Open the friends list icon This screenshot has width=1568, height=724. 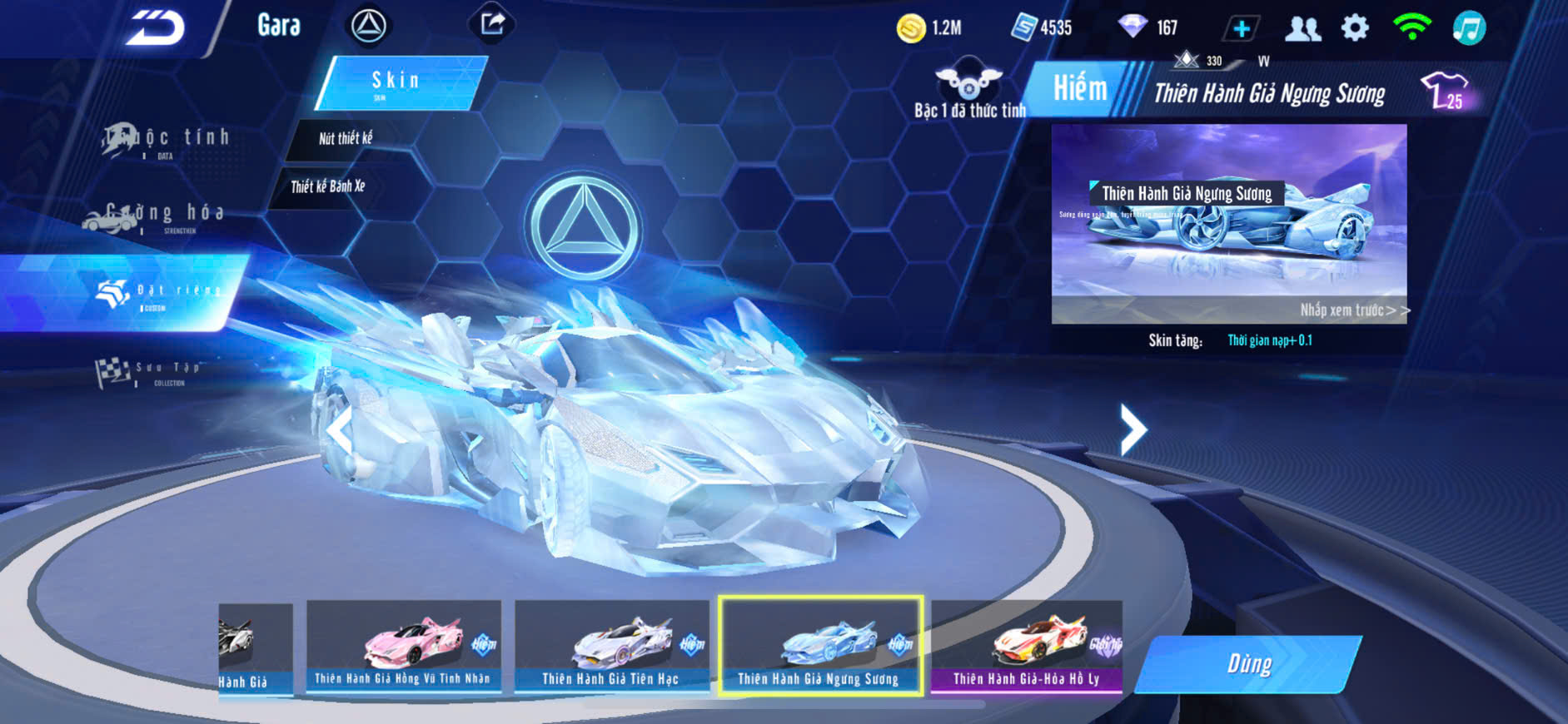1302,28
